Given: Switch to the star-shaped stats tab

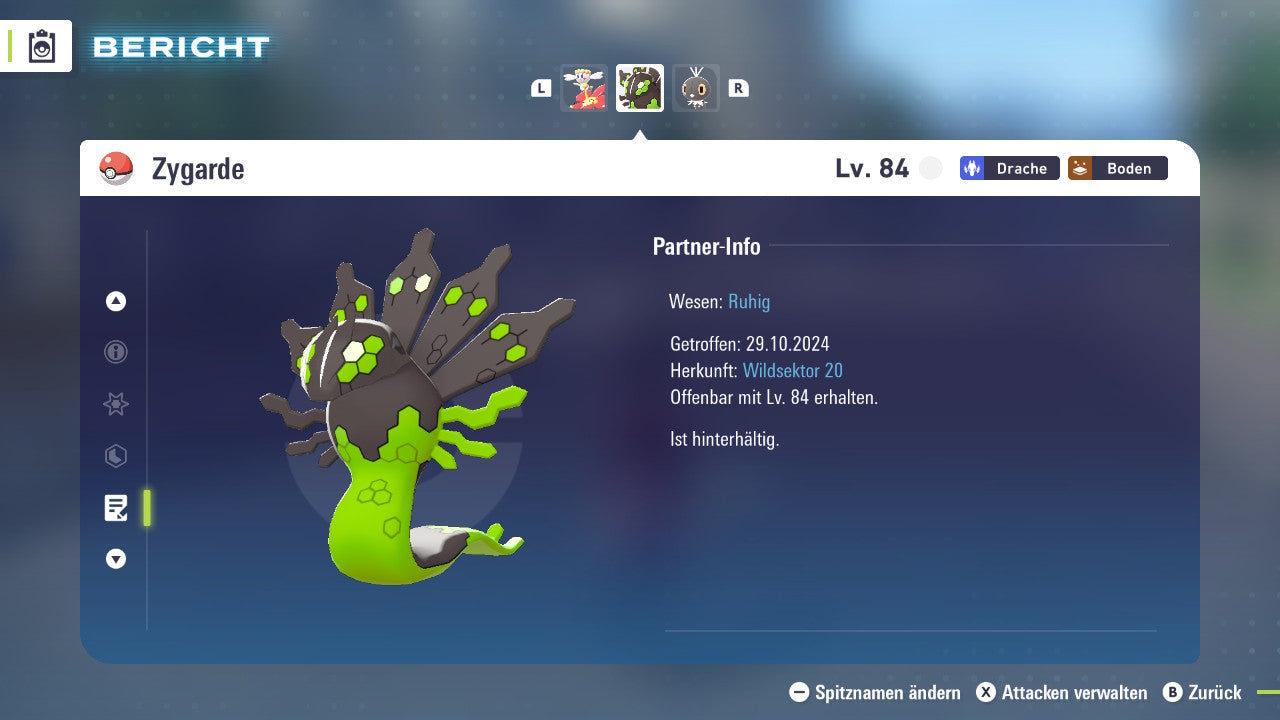Looking at the screenshot, I should coord(116,404).
